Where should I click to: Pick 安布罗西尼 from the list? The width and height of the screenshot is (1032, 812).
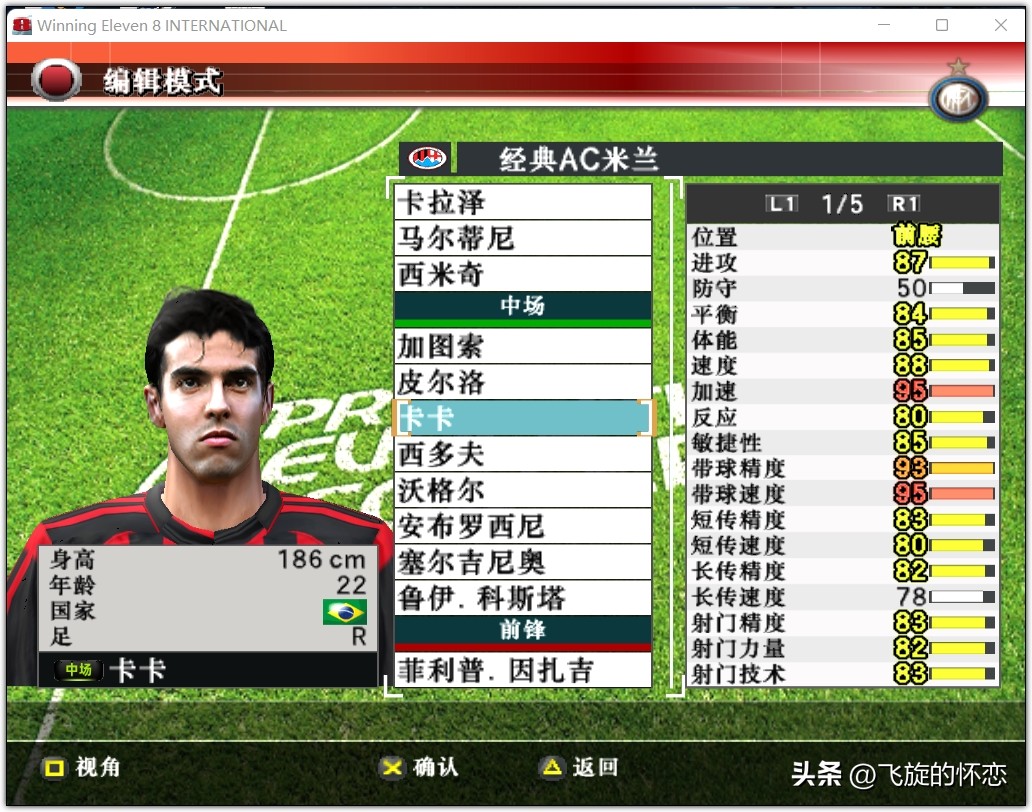tap(522, 527)
